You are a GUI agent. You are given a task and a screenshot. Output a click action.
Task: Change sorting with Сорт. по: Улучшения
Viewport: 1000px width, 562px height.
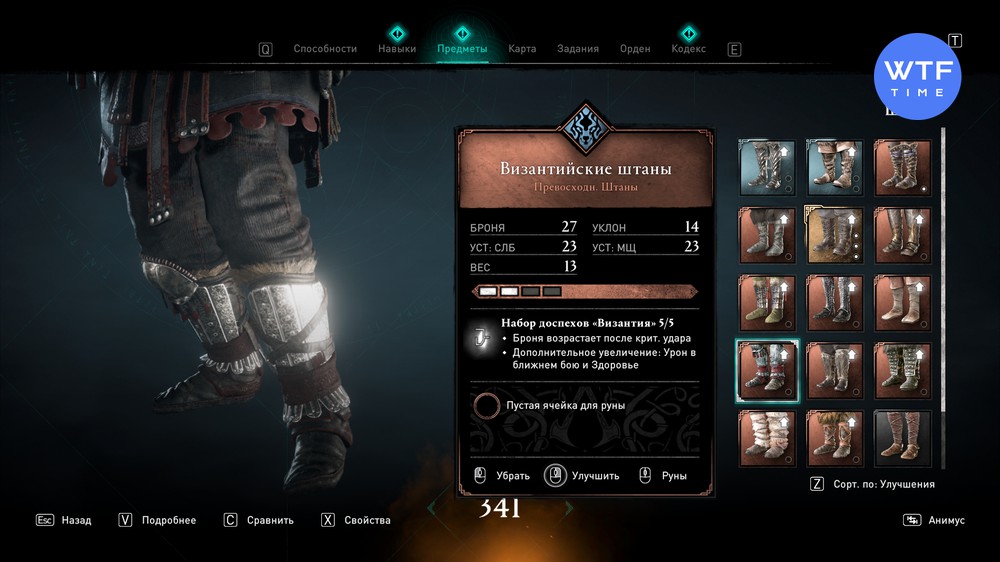[x=873, y=484]
